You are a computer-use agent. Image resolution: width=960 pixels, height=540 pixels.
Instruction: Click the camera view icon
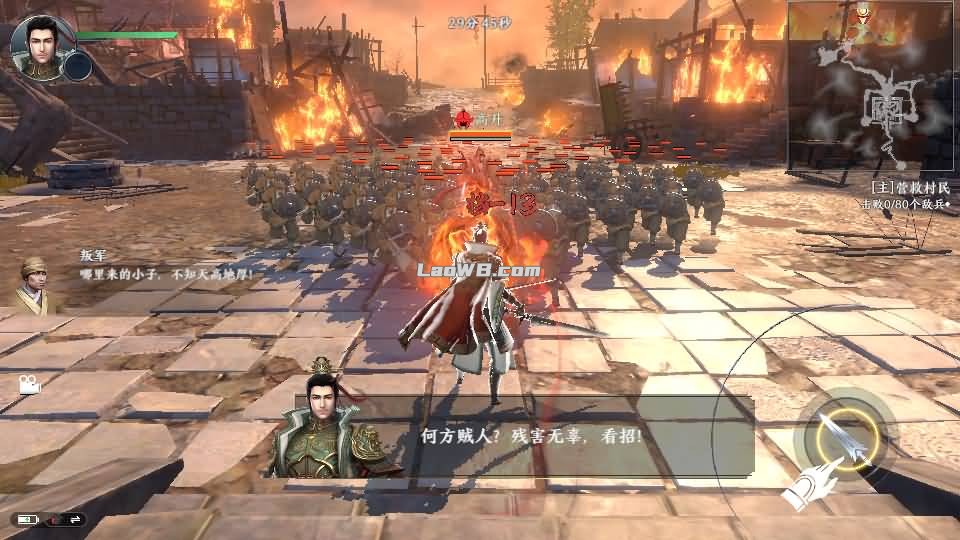tap(28, 384)
